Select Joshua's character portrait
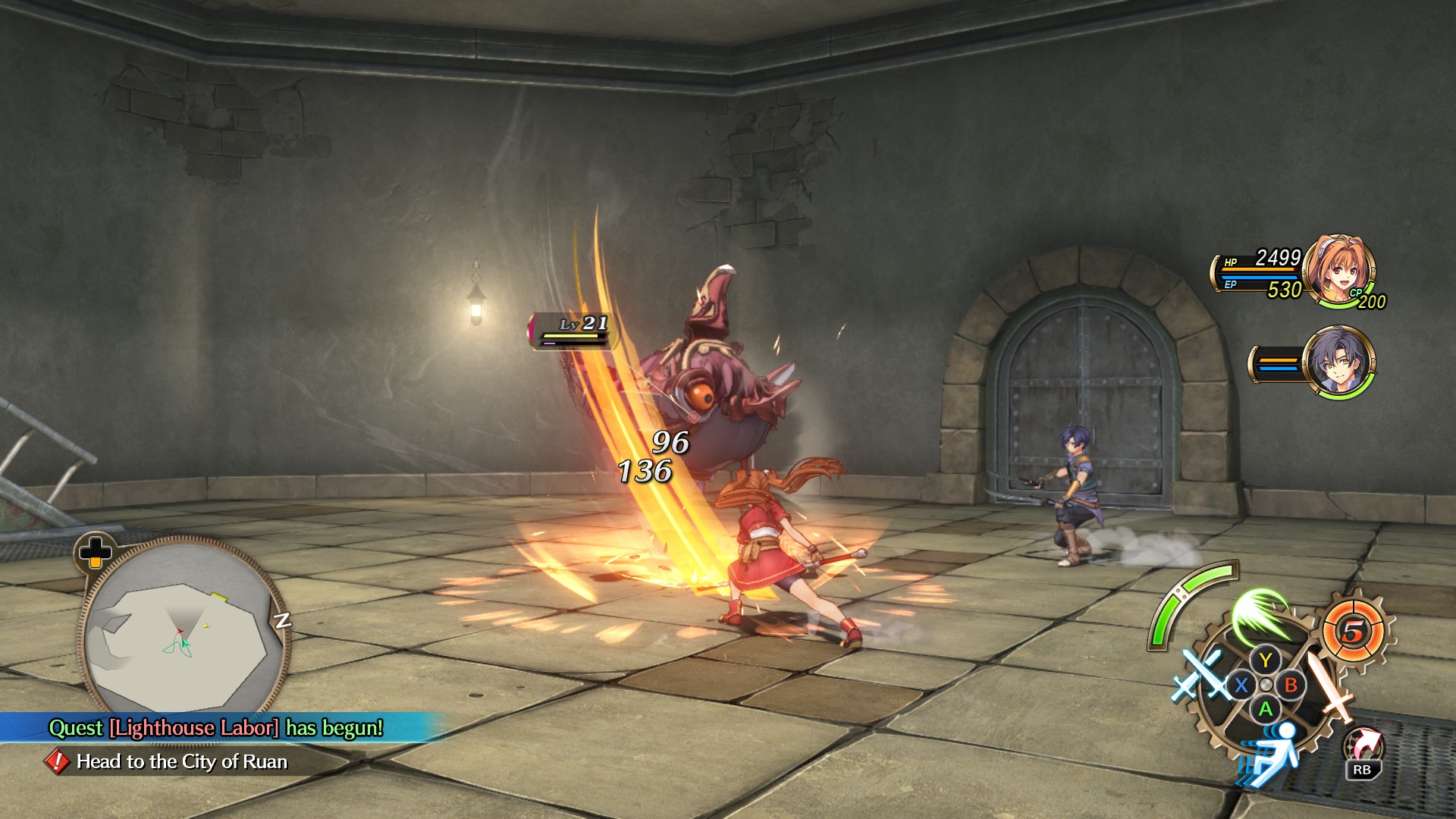 pos(1338,362)
